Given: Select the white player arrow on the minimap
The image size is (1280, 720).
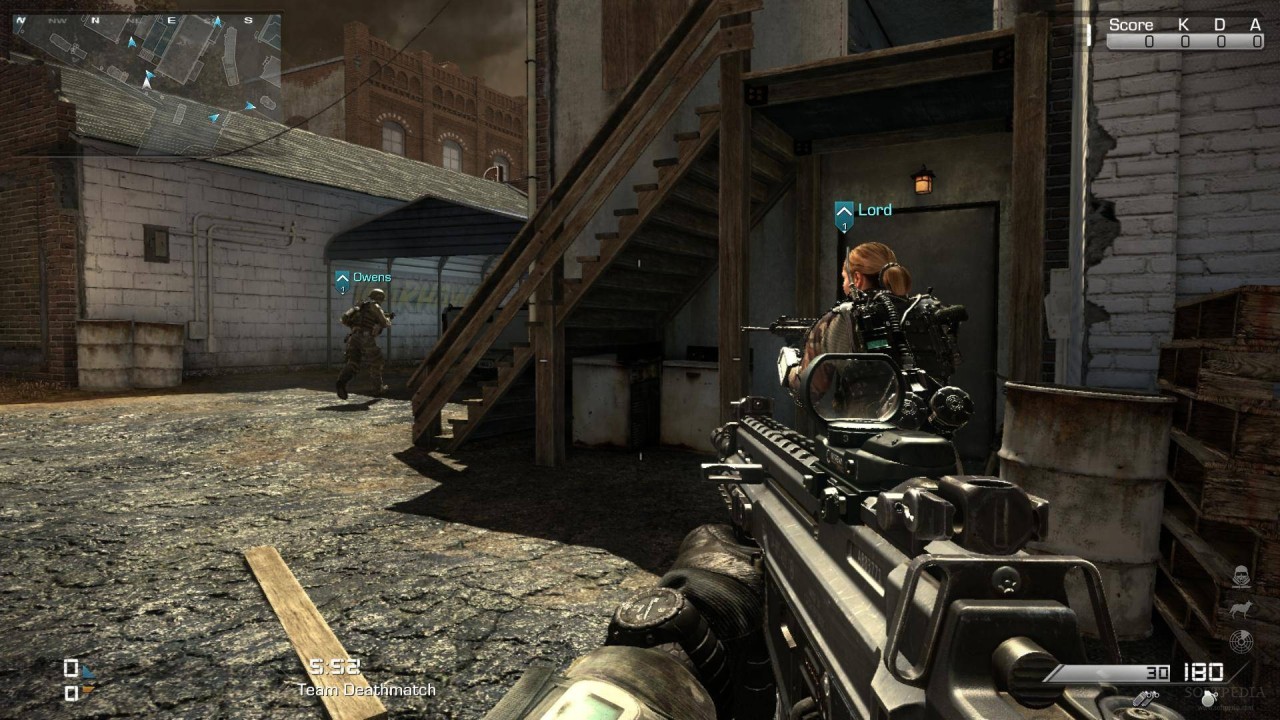Looking at the screenshot, I should pos(146,83).
